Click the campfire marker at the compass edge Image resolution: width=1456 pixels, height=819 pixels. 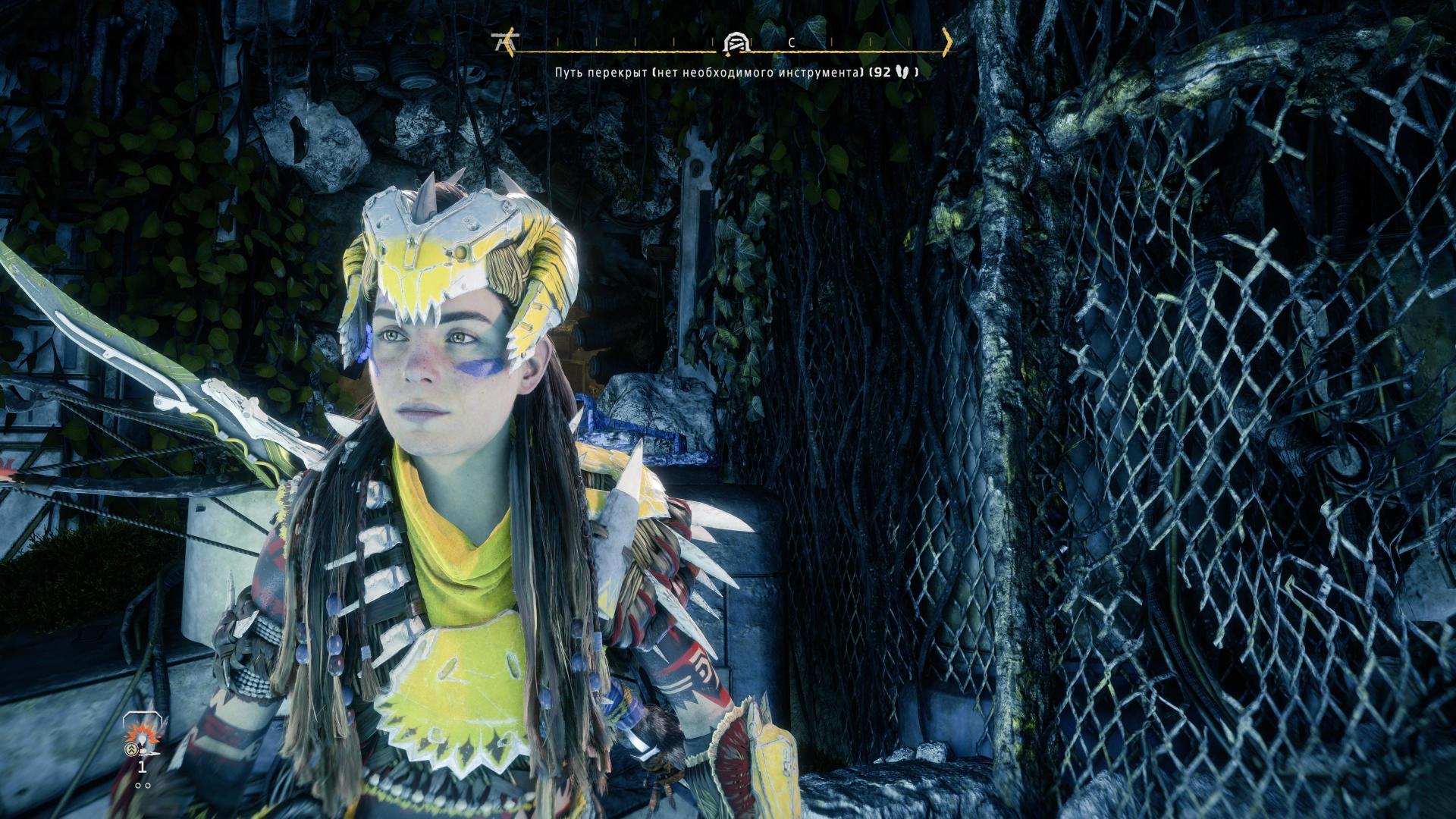pyautogui.click(x=500, y=42)
